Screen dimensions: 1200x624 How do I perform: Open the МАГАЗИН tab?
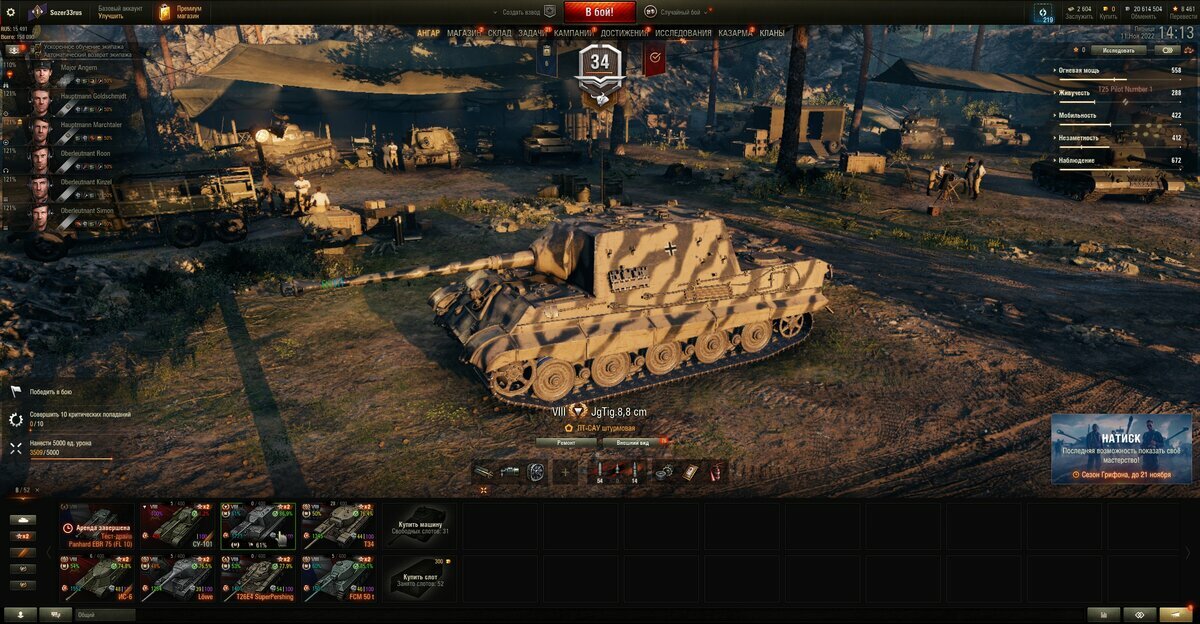(463, 33)
